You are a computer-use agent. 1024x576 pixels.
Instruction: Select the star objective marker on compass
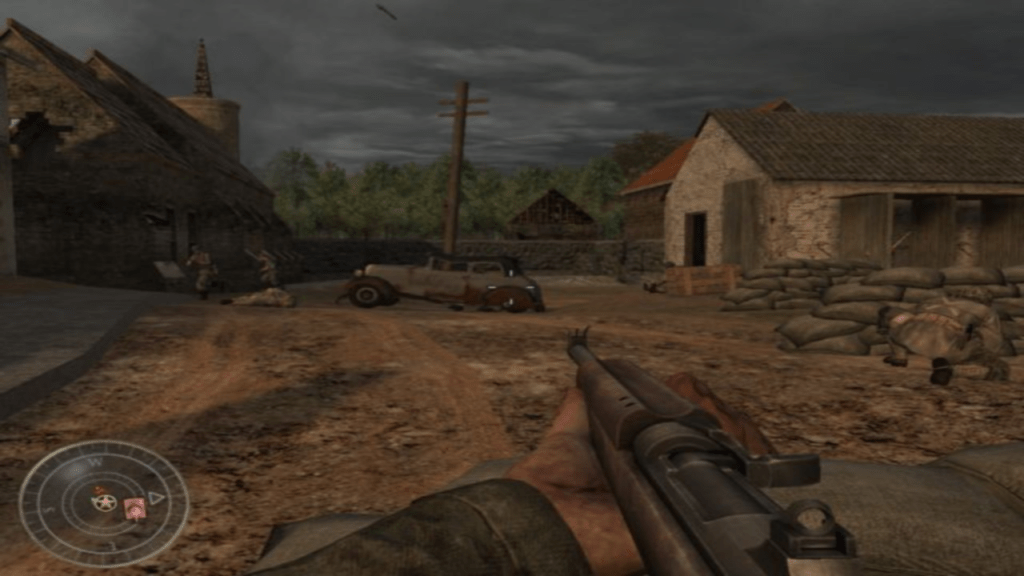pyautogui.click(x=104, y=502)
